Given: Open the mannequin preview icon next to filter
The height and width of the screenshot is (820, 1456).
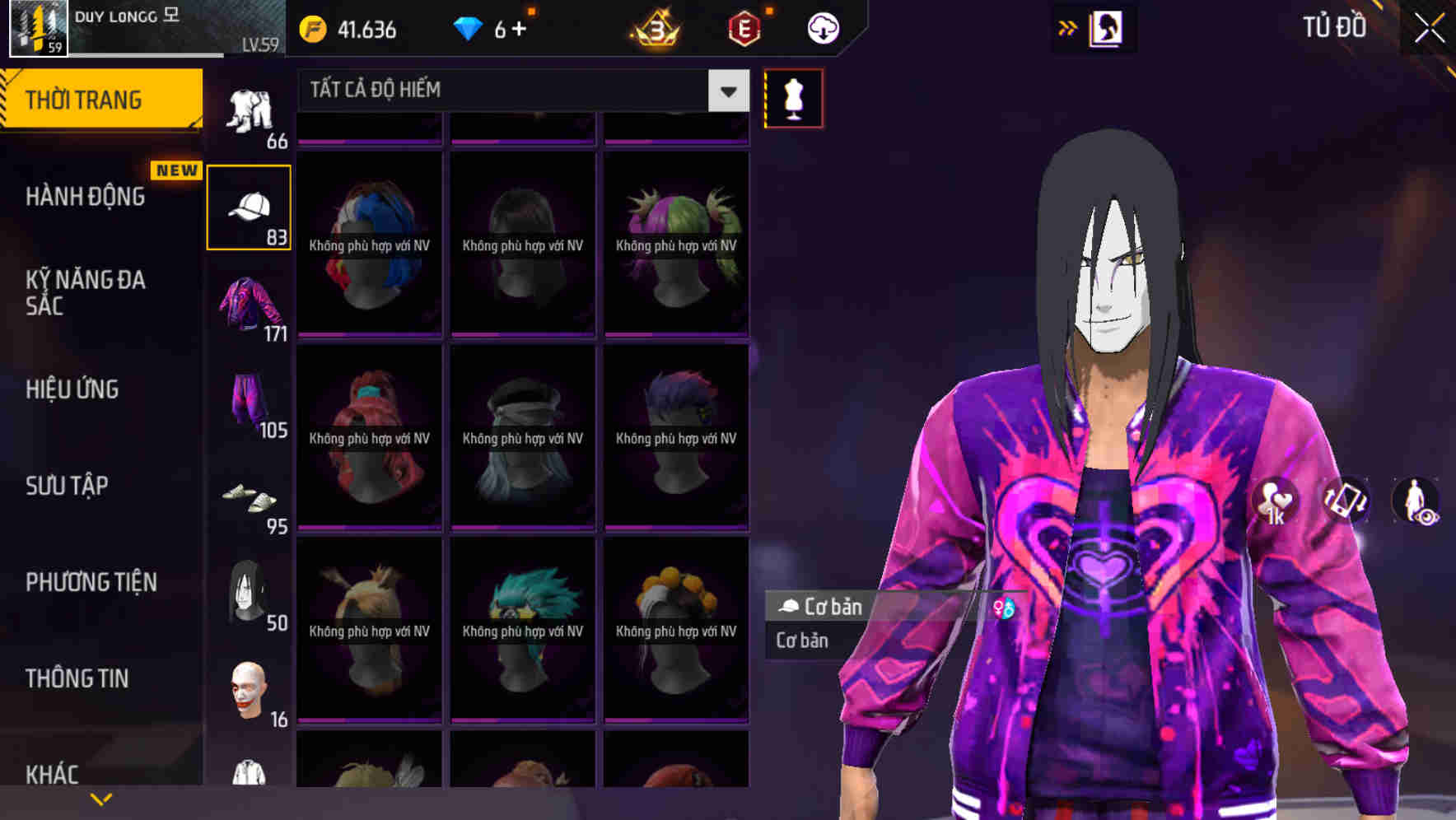Looking at the screenshot, I should 792,97.
